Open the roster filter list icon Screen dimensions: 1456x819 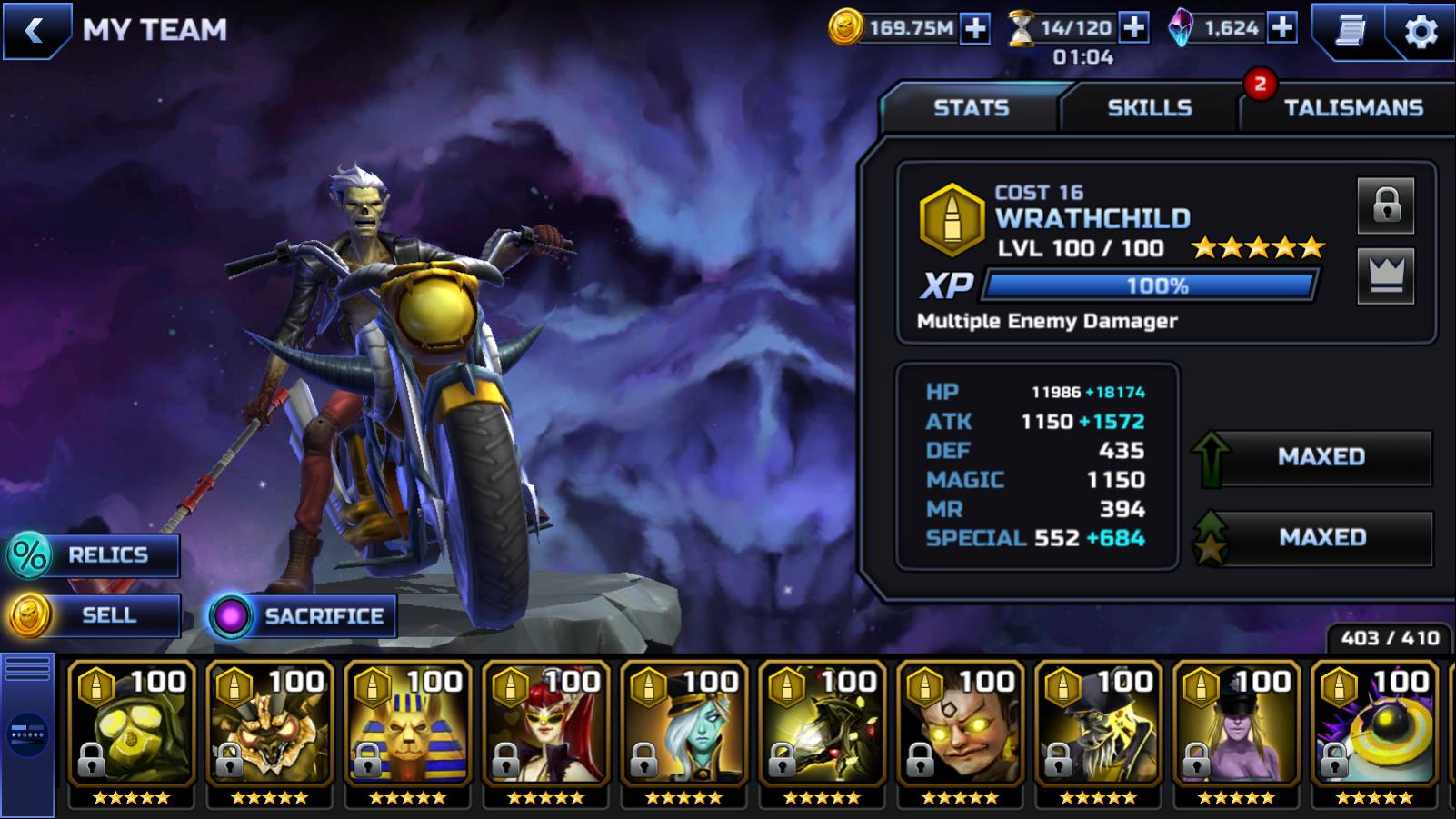(x=27, y=670)
